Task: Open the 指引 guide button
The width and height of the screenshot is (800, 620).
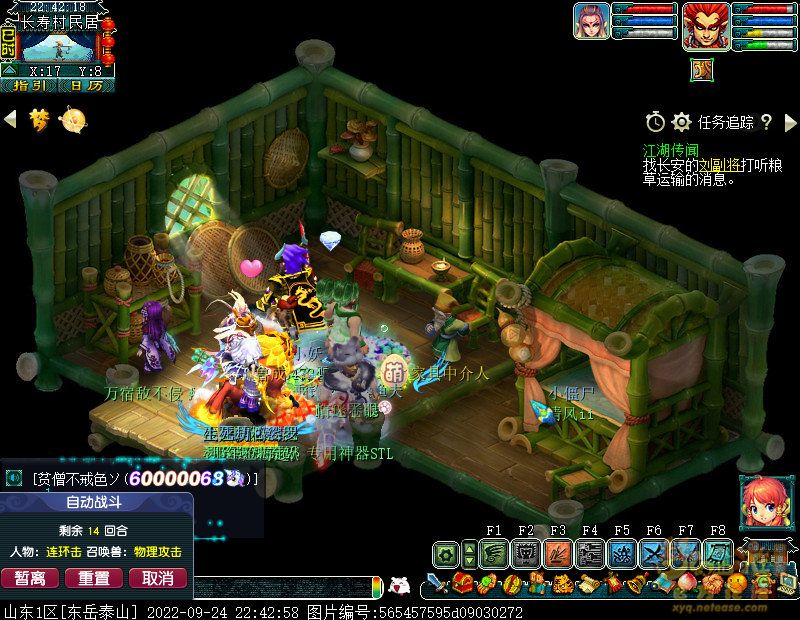Action: 27,86
